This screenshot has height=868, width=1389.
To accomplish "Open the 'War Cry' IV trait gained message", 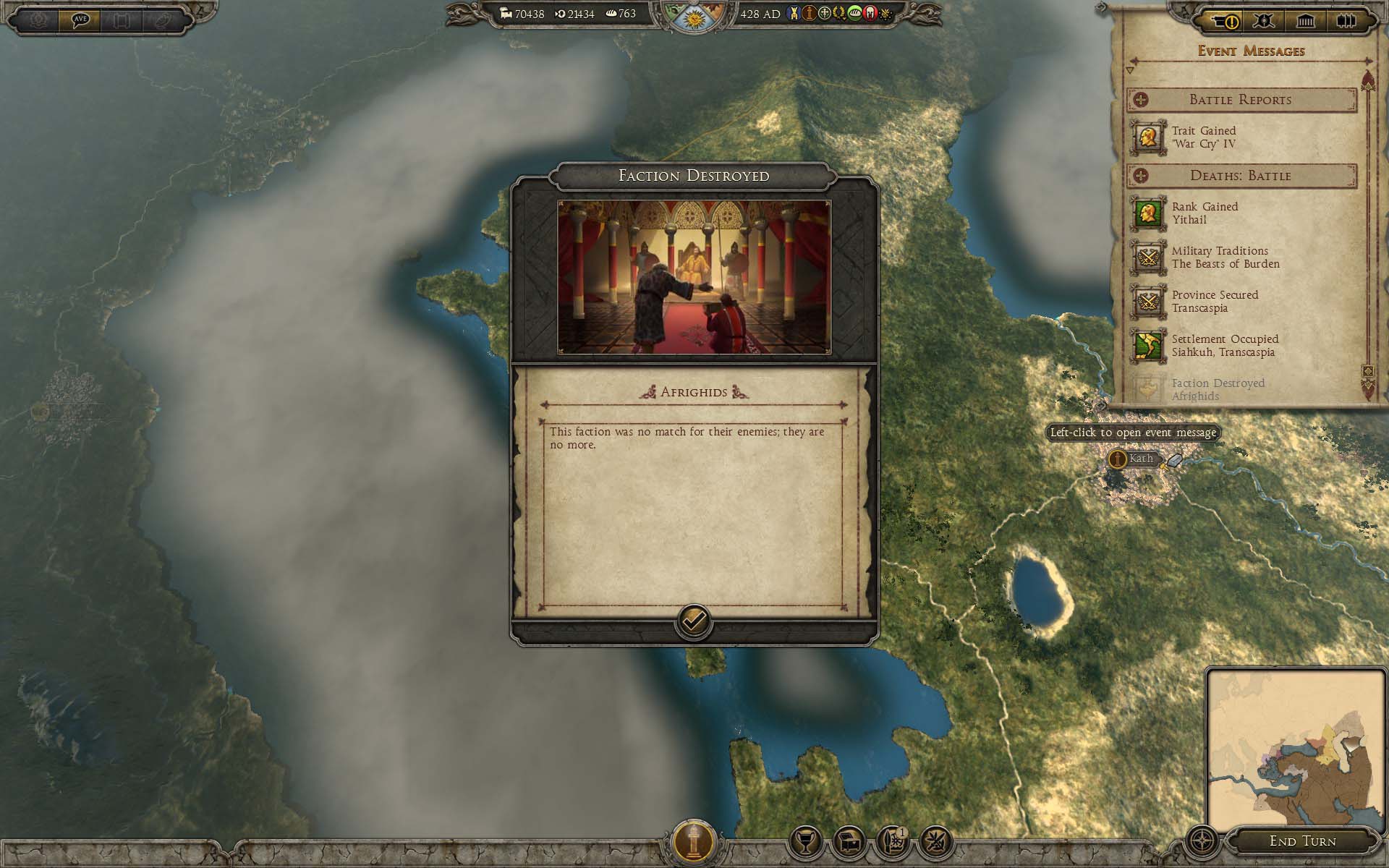I will [x=1204, y=137].
